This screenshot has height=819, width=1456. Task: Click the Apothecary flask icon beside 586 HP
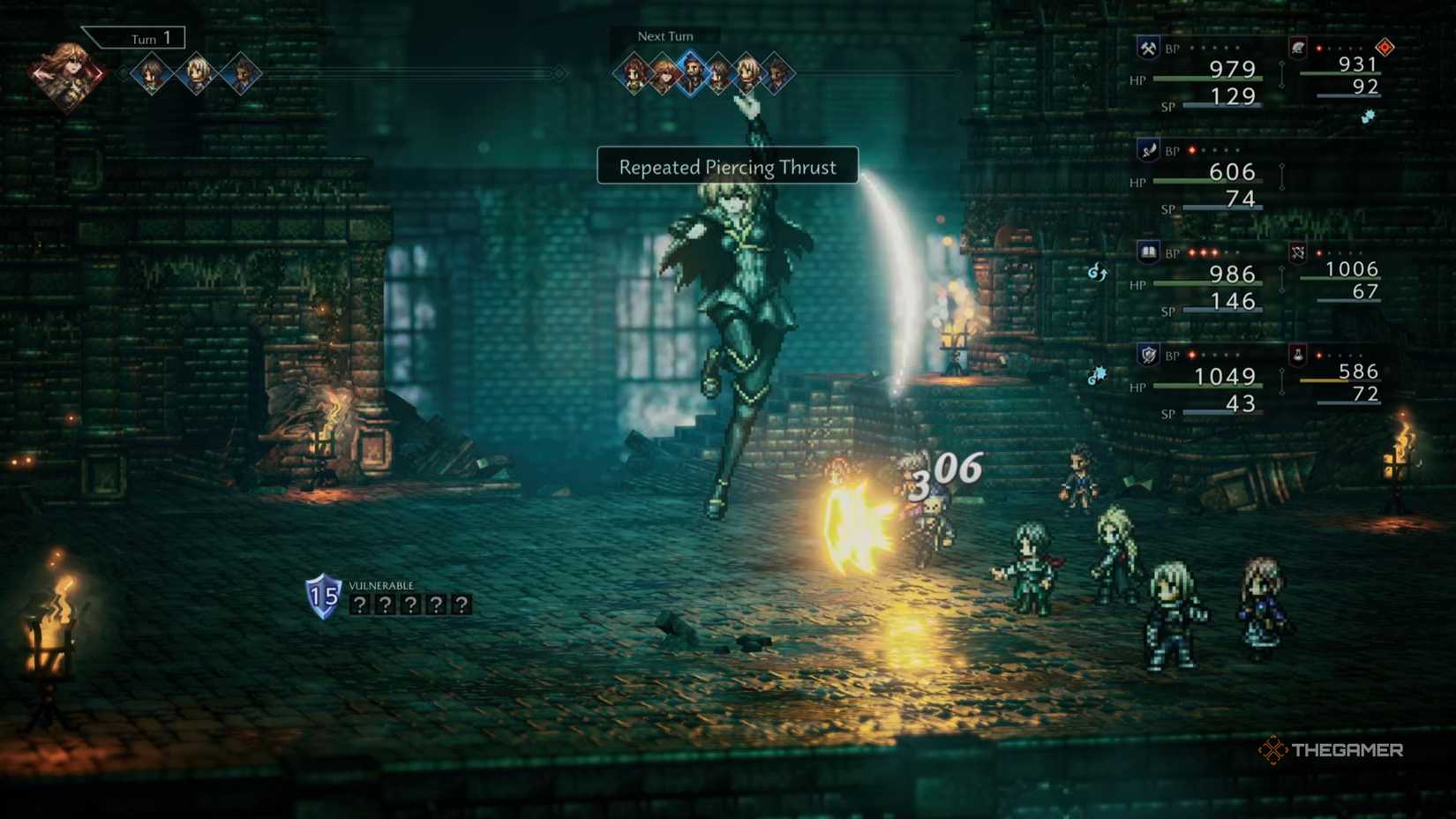click(x=1298, y=356)
